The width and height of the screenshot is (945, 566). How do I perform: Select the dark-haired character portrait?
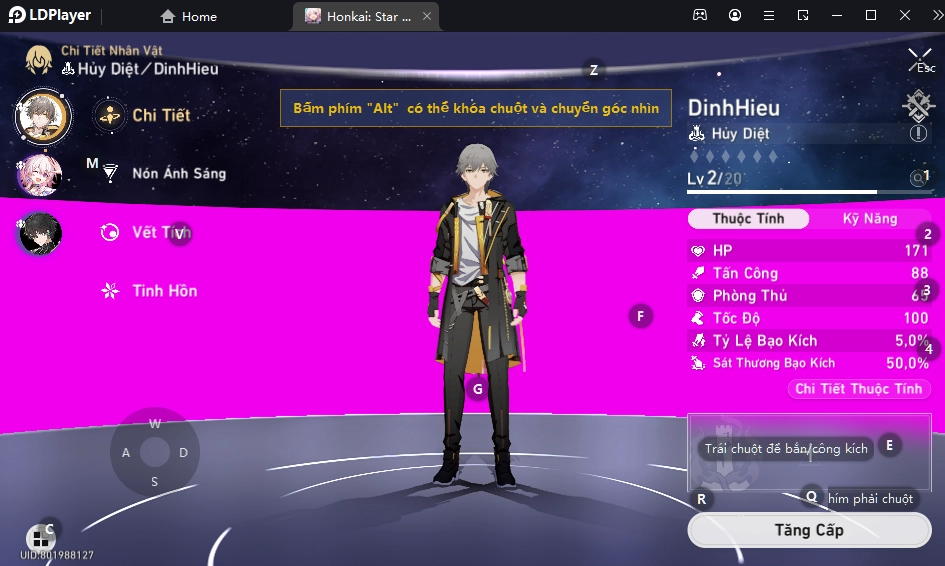pyautogui.click(x=41, y=233)
